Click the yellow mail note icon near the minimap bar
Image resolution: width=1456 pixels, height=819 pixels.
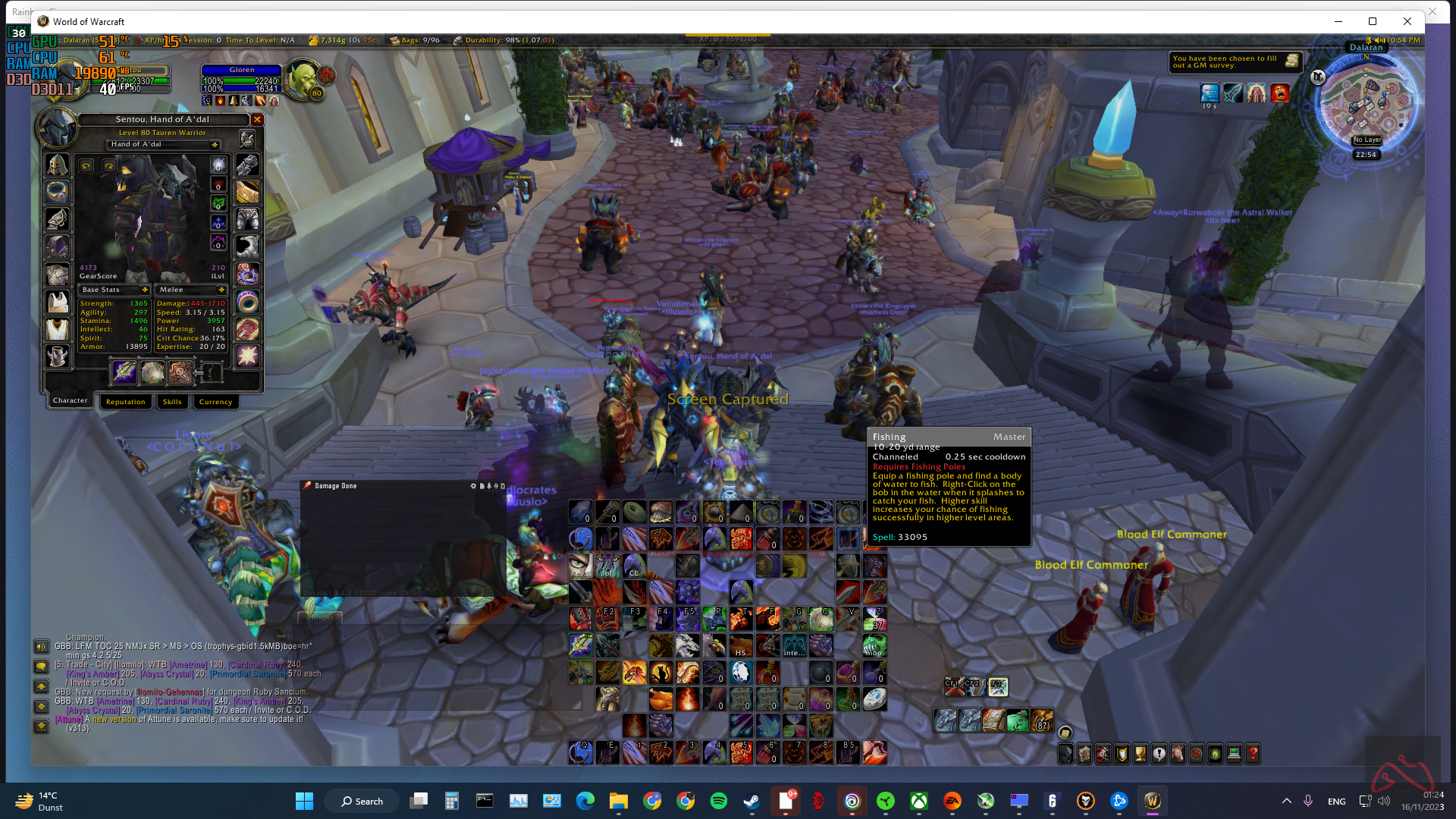point(1294,62)
